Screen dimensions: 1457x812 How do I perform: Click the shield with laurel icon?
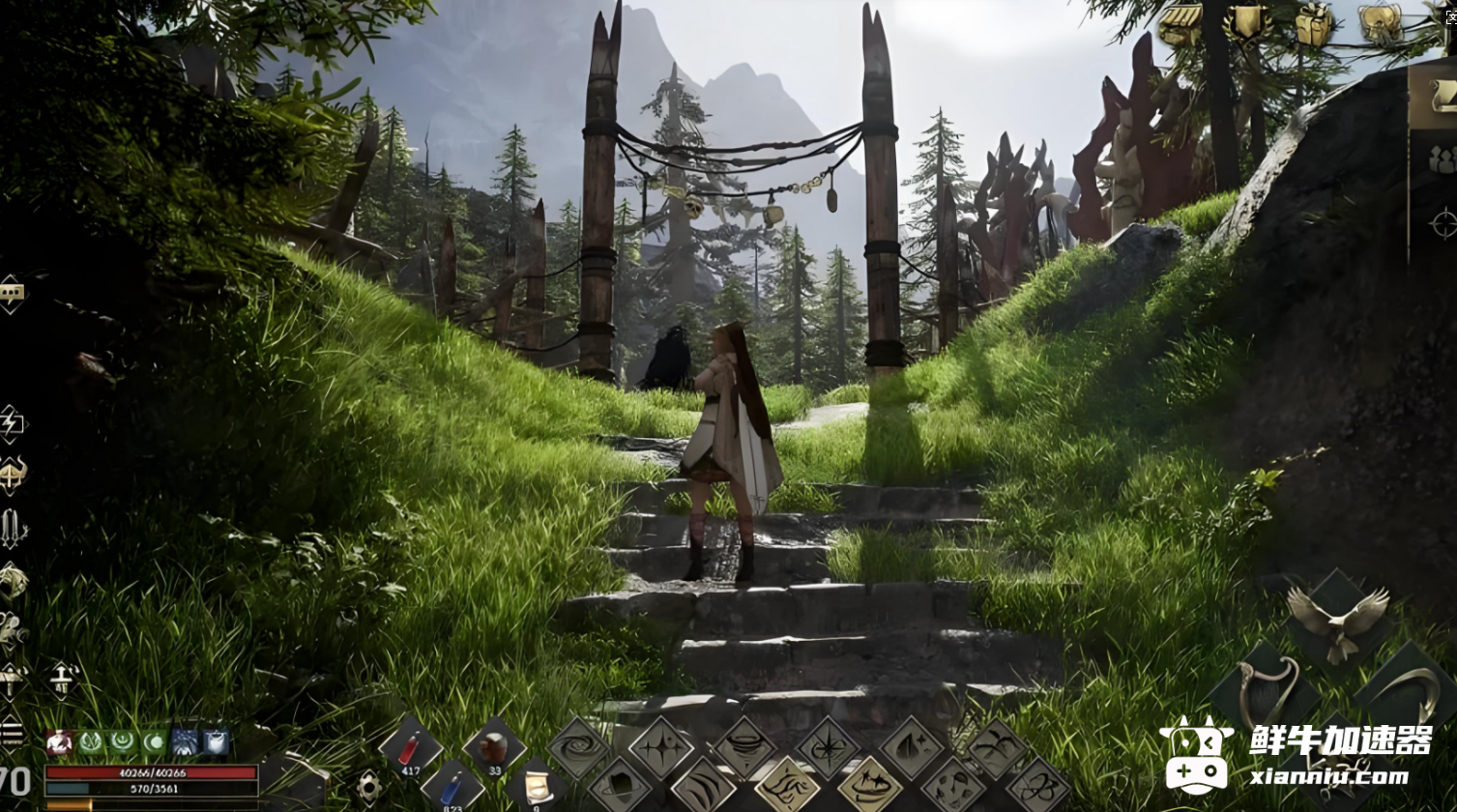1247,23
